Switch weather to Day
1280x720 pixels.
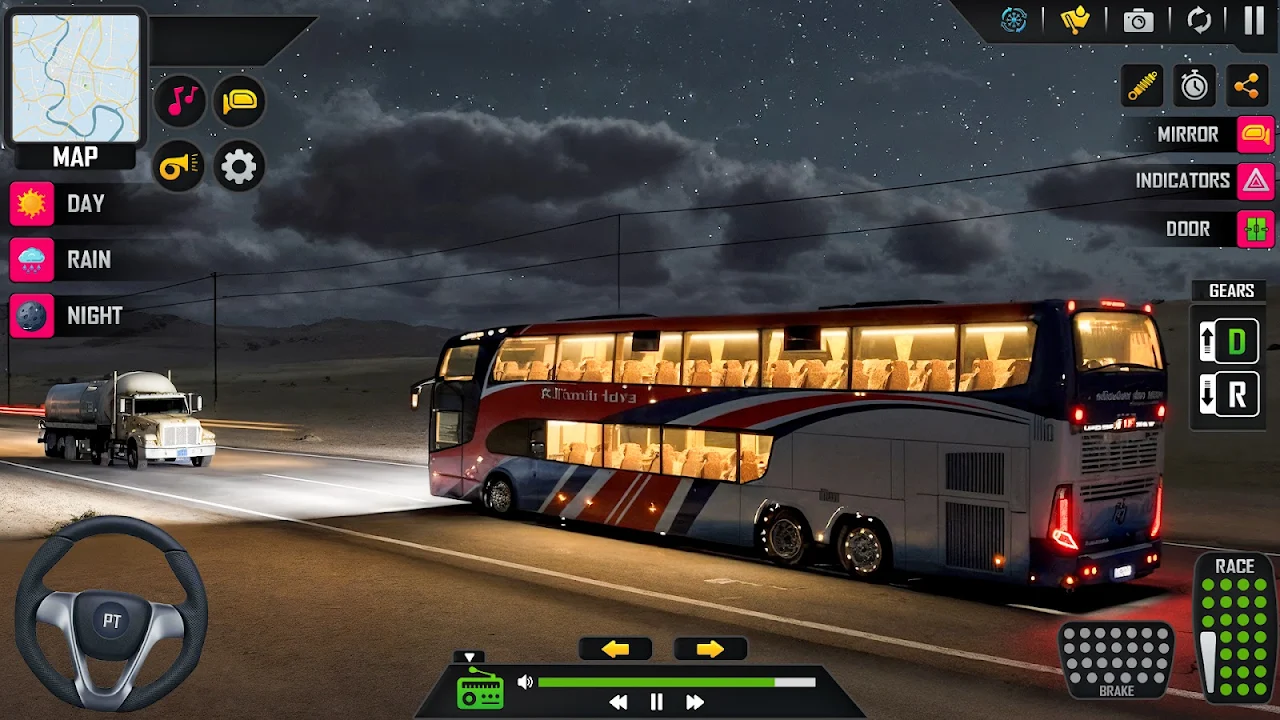pyautogui.click(x=32, y=204)
